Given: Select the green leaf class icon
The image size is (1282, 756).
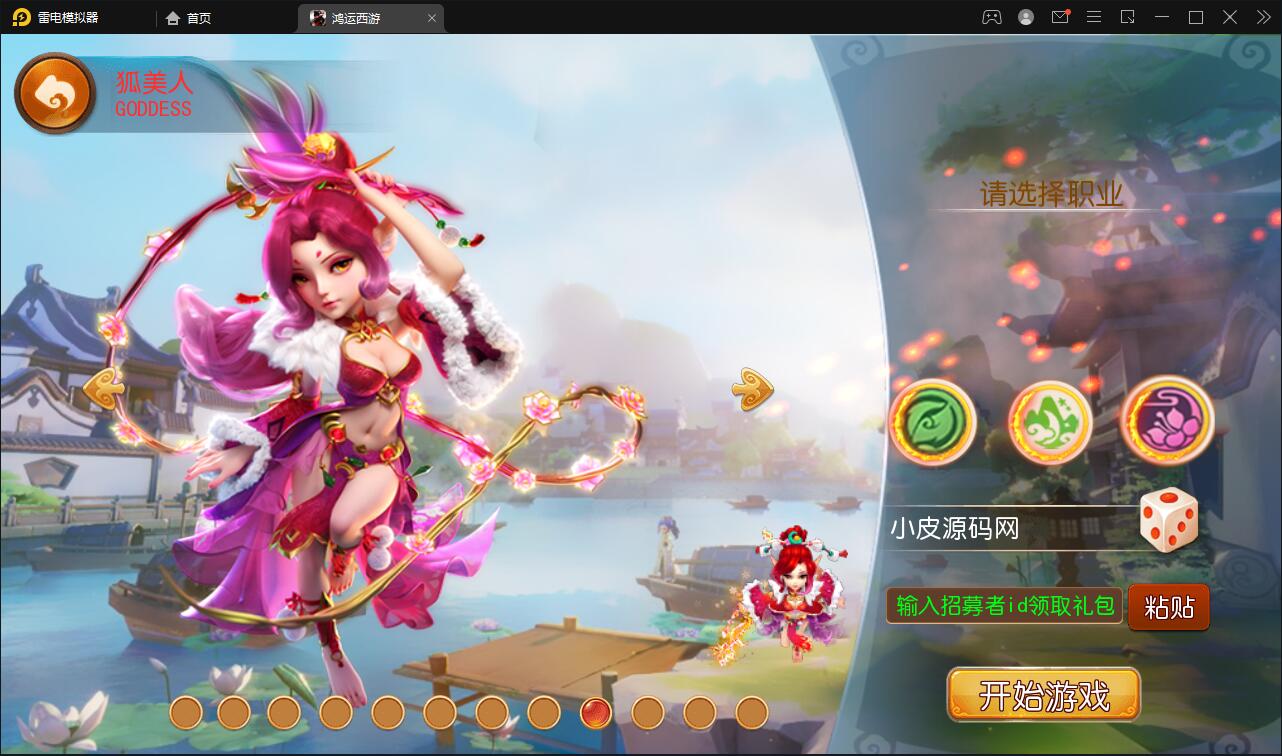Looking at the screenshot, I should [932, 422].
